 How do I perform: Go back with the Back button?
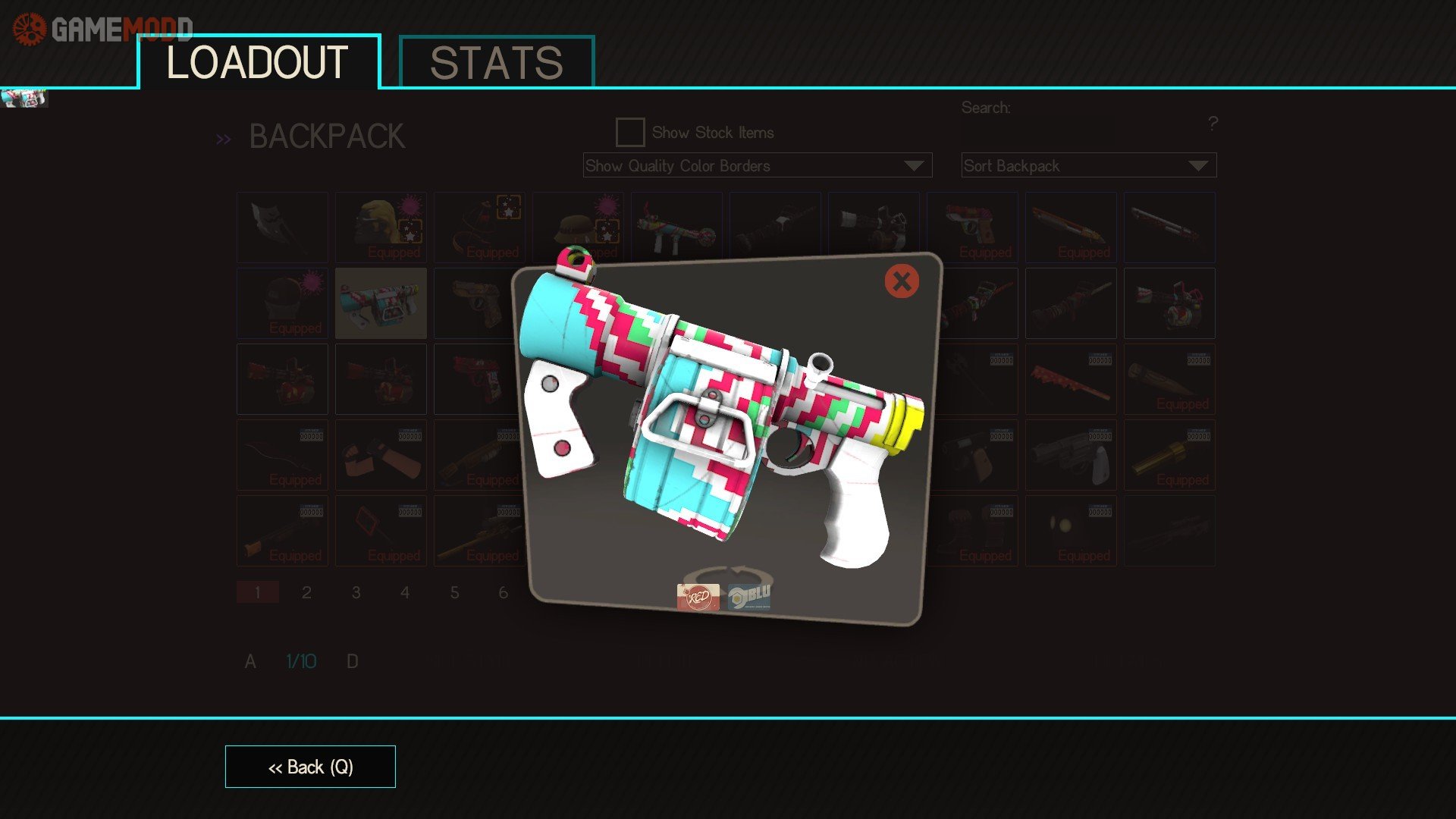[310, 767]
